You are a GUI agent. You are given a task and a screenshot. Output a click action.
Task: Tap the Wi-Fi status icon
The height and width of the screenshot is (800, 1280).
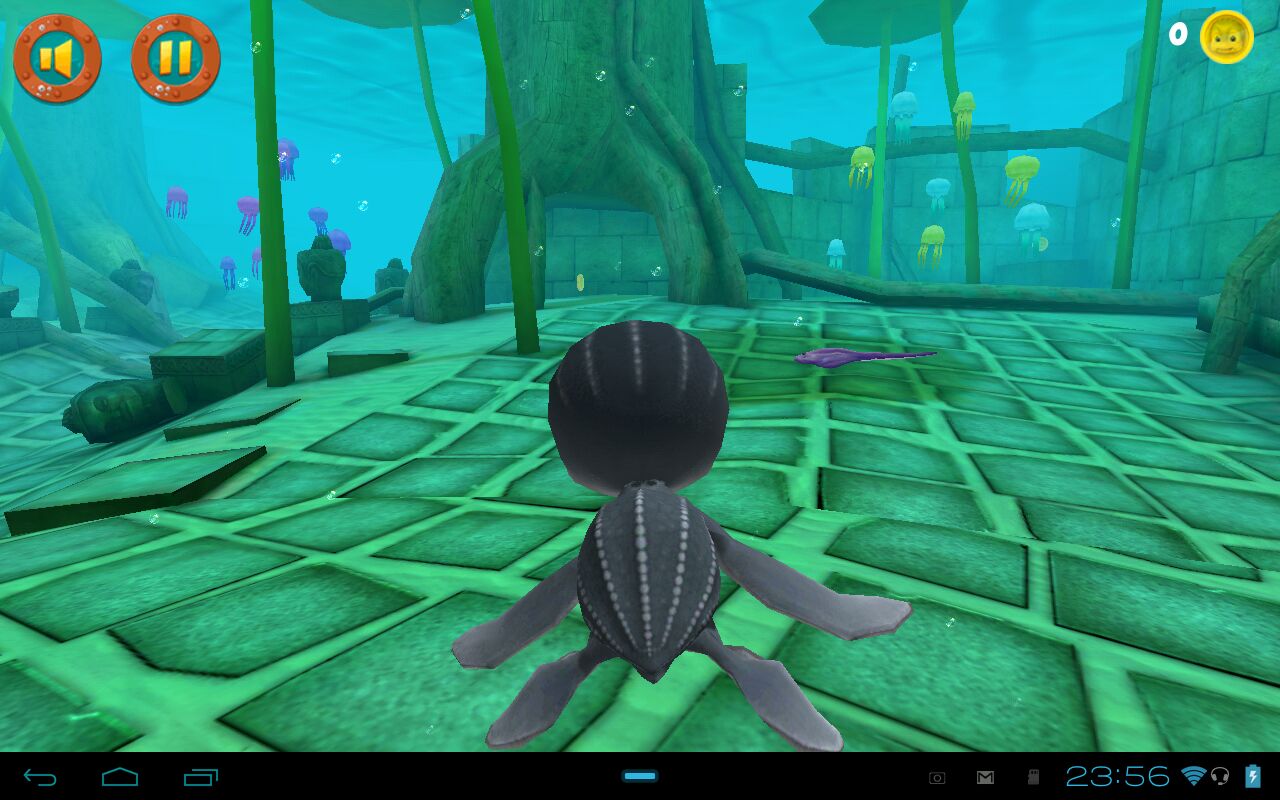coord(1193,775)
